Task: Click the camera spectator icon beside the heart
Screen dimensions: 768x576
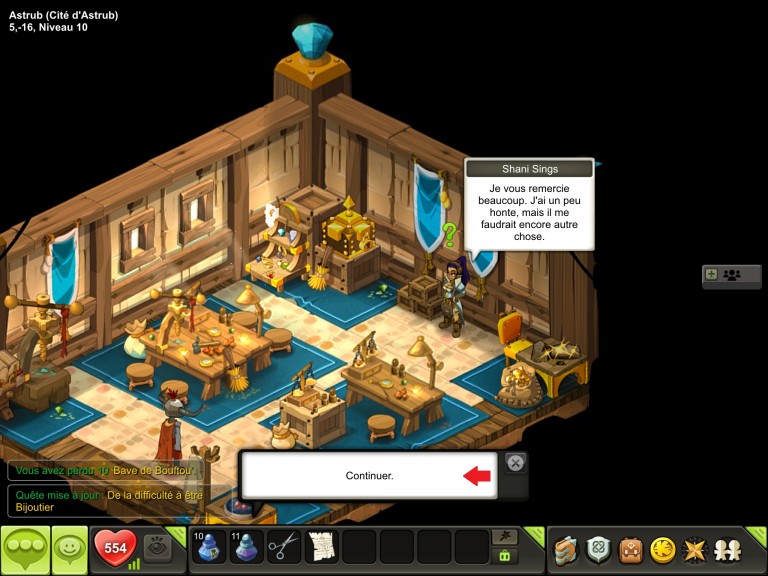Action: coord(156,547)
